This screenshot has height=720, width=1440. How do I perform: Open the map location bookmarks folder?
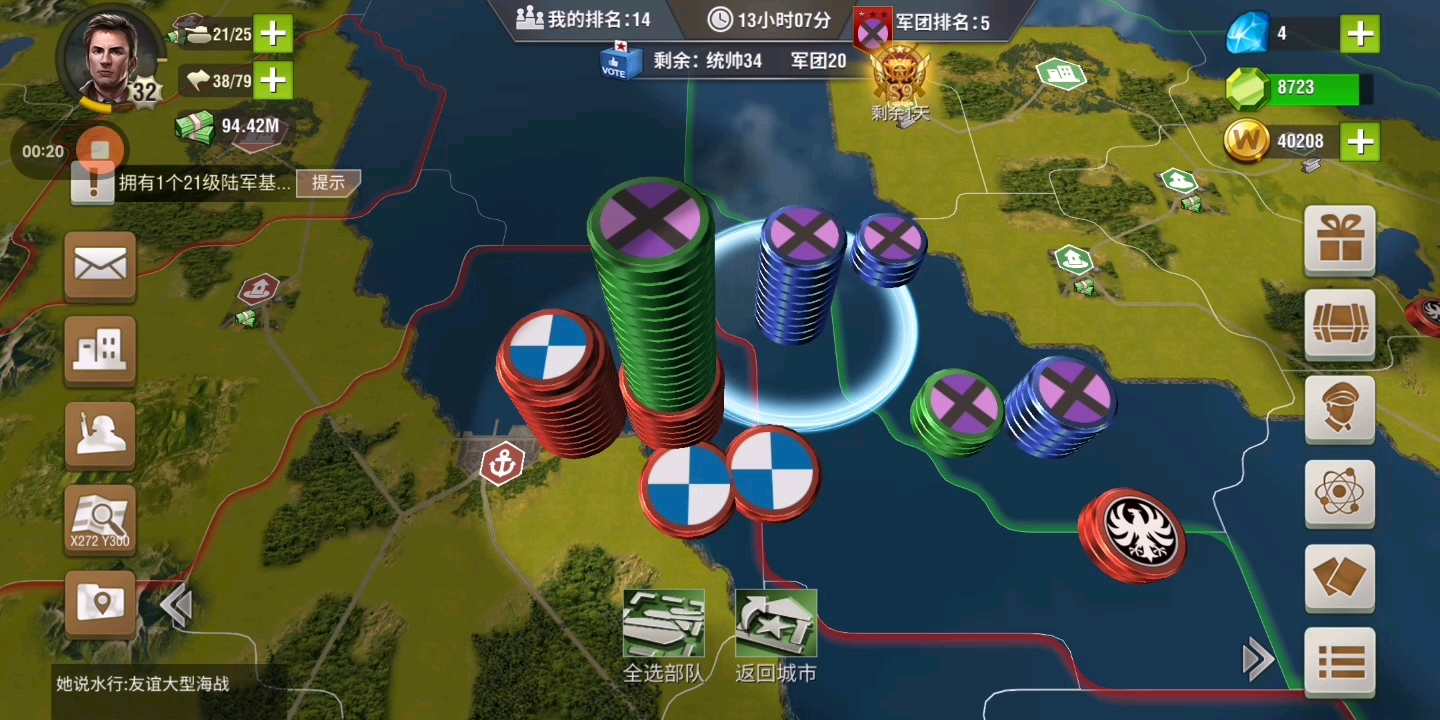100,603
